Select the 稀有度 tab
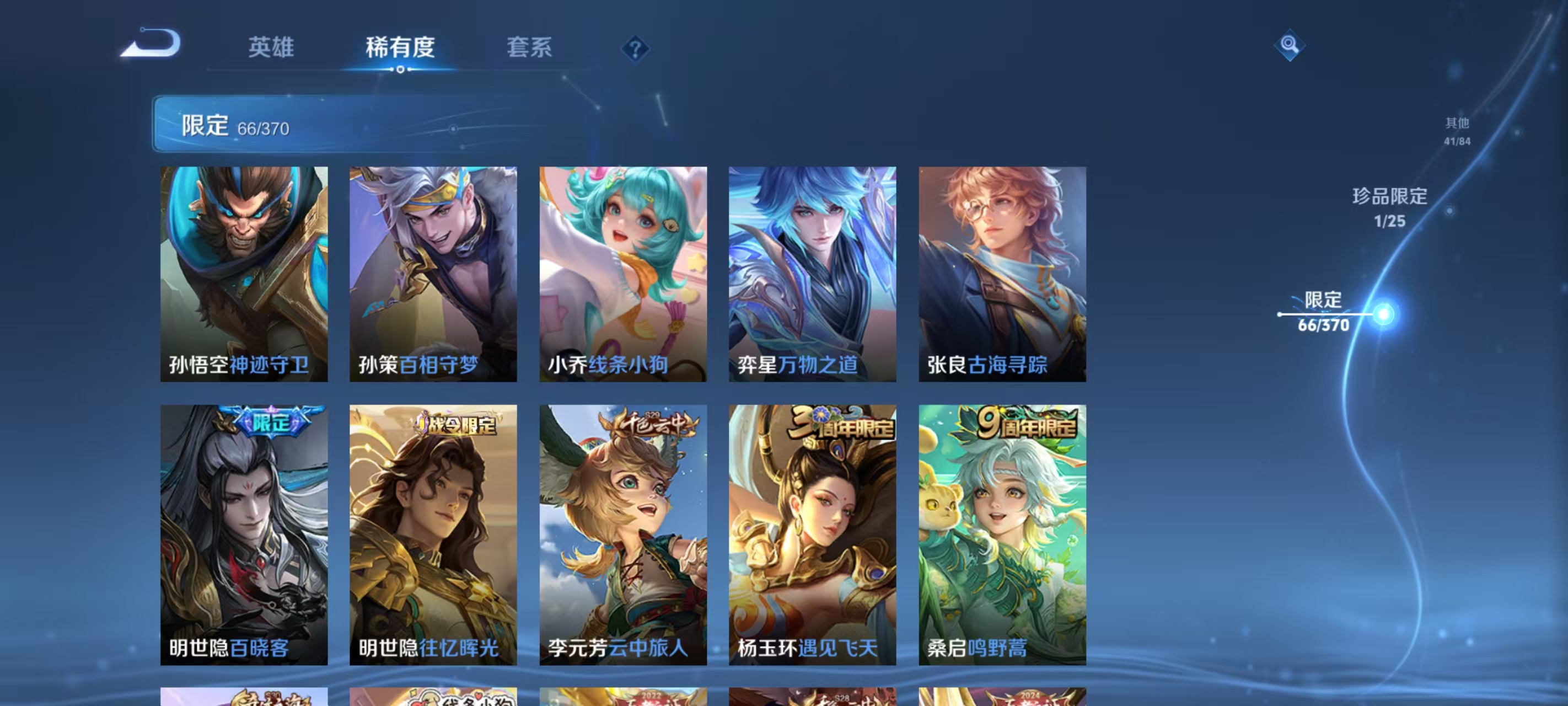 [400, 49]
